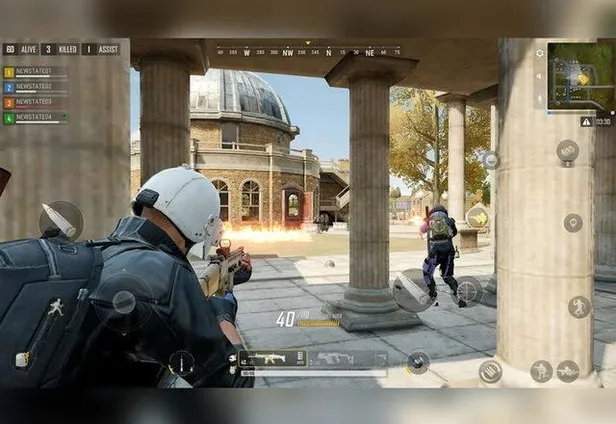Reload using the magazine button

pos(490,371)
